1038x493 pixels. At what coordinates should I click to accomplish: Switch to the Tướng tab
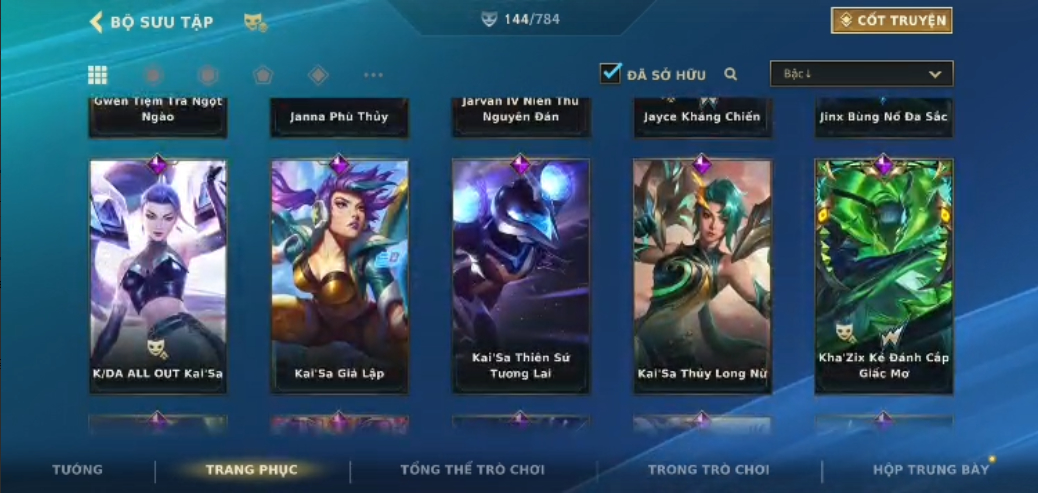tap(77, 470)
